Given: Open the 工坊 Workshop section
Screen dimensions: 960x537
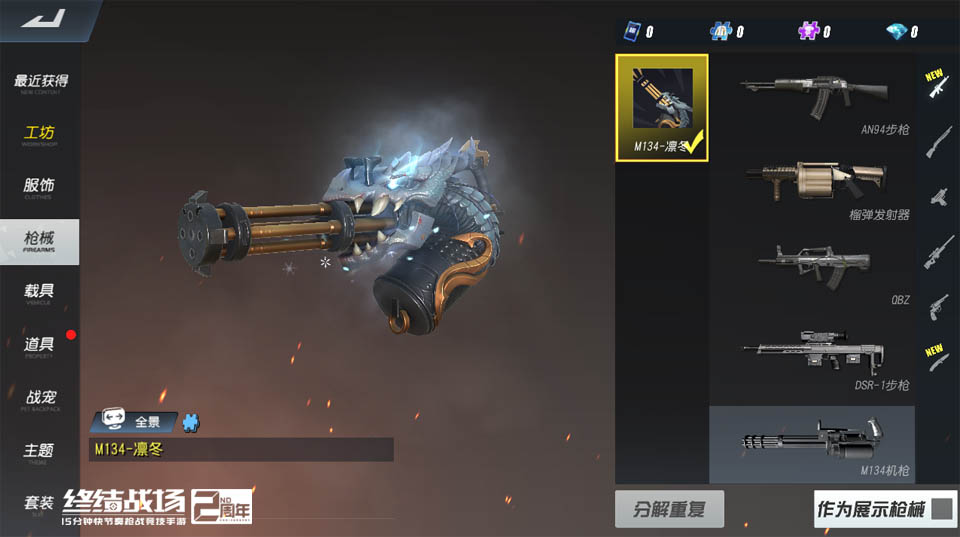Looking at the screenshot, I should click(40, 135).
